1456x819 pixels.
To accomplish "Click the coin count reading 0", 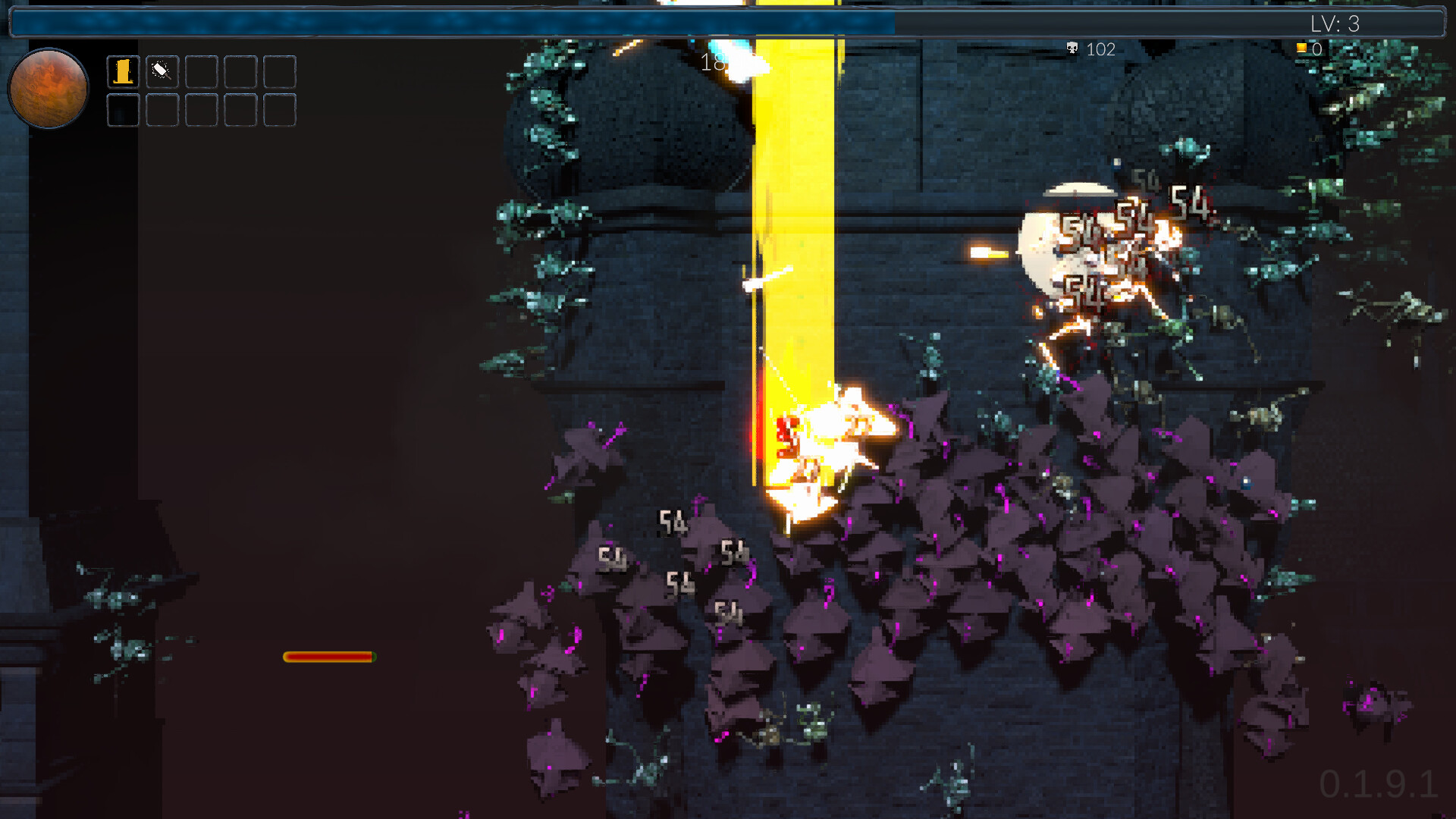I will pos(1318,48).
